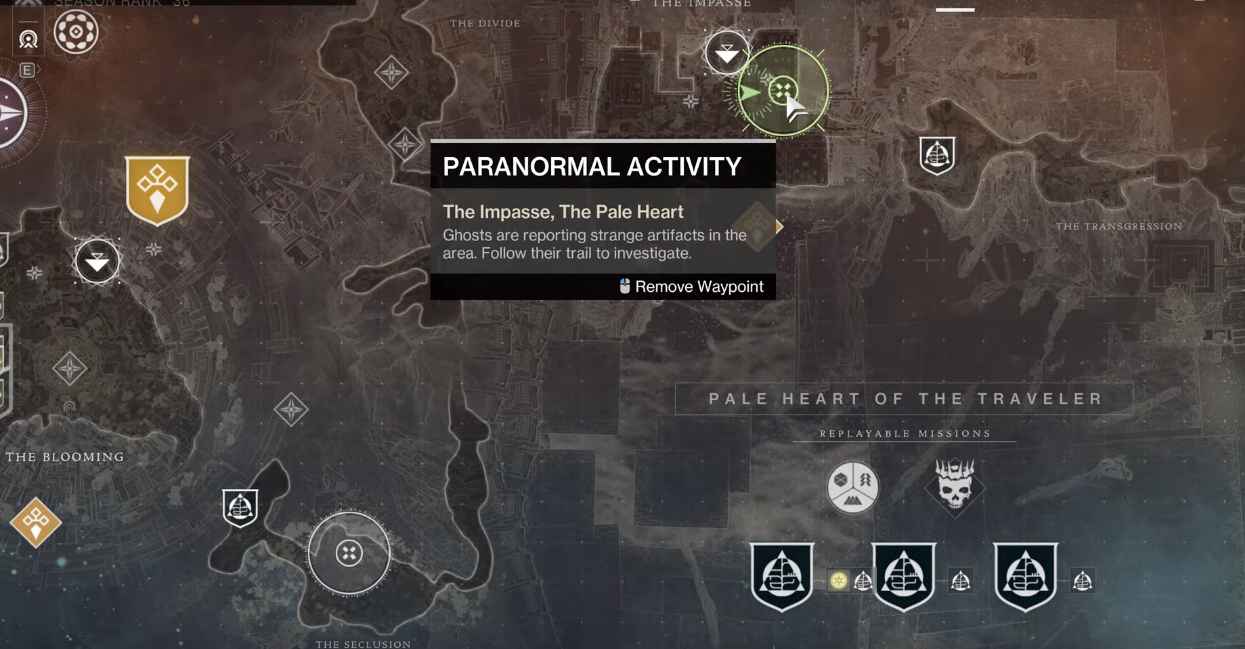Select the small shield emblem above The Seclusion
Image resolution: width=1245 pixels, height=649 pixels.
pos(240,508)
